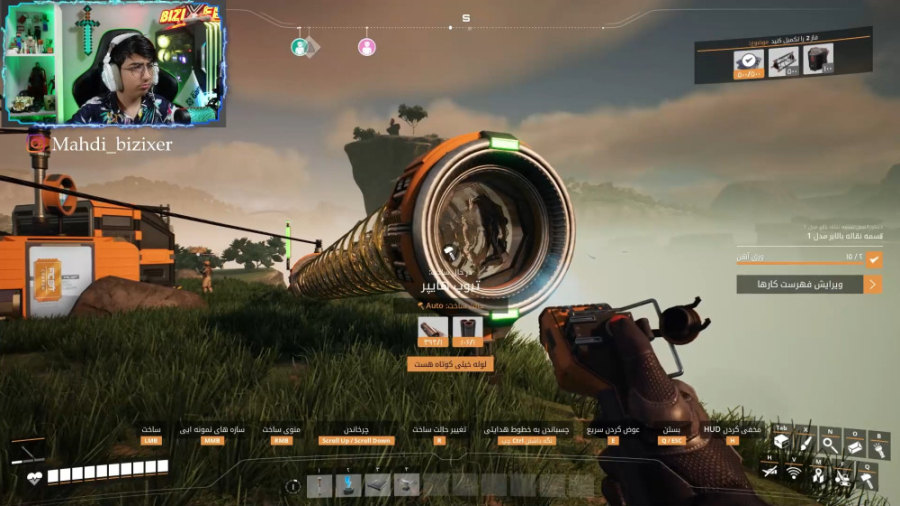Select the first hotbar slot with the pole
The image size is (900, 506).
coord(319,486)
